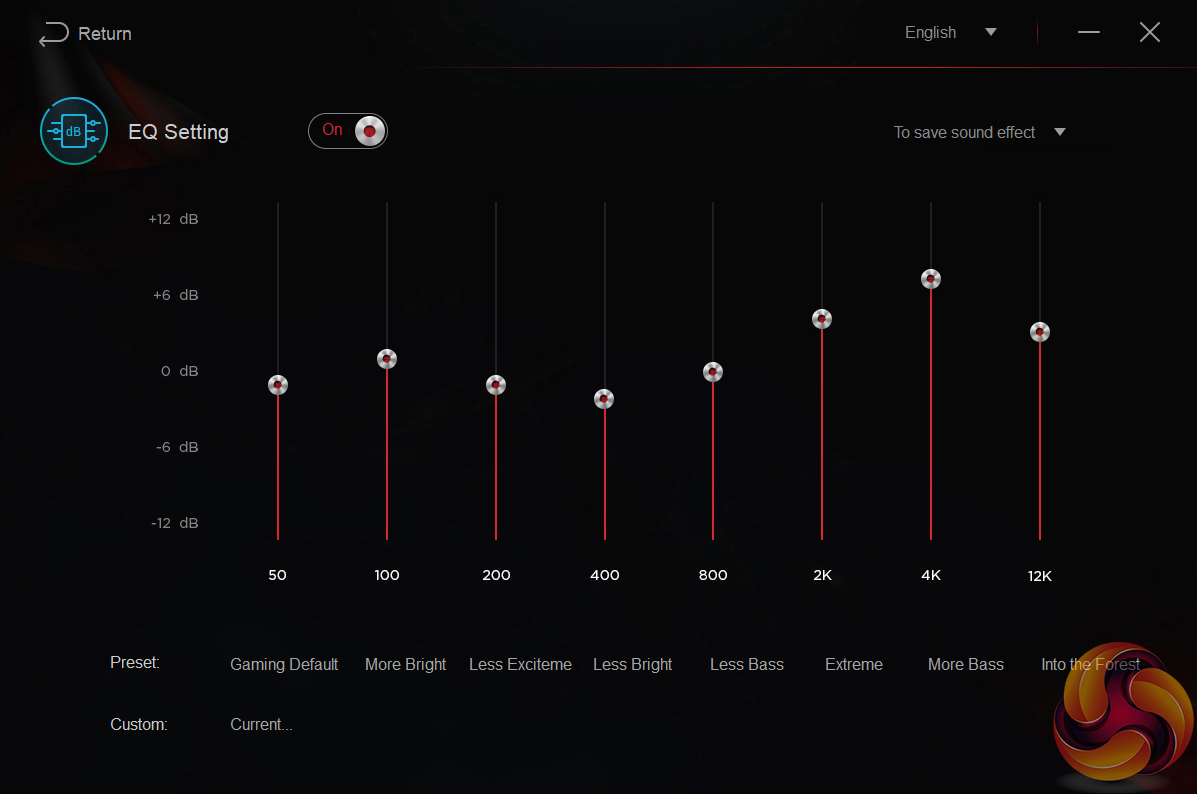1197x794 pixels.
Task: Click the 2K band slider knob
Action: [x=822, y=319]
